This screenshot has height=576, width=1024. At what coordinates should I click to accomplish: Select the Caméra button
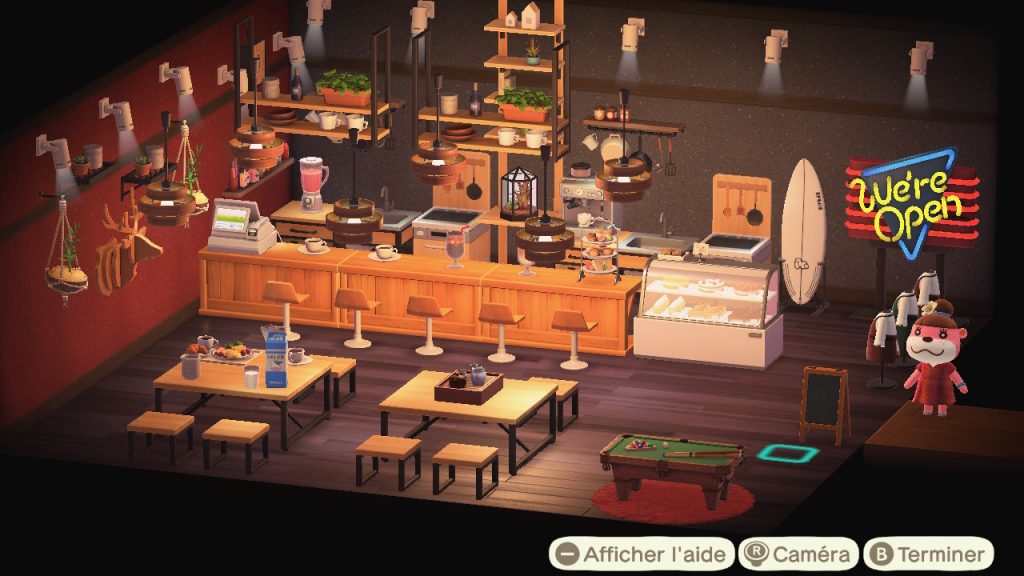798,553
